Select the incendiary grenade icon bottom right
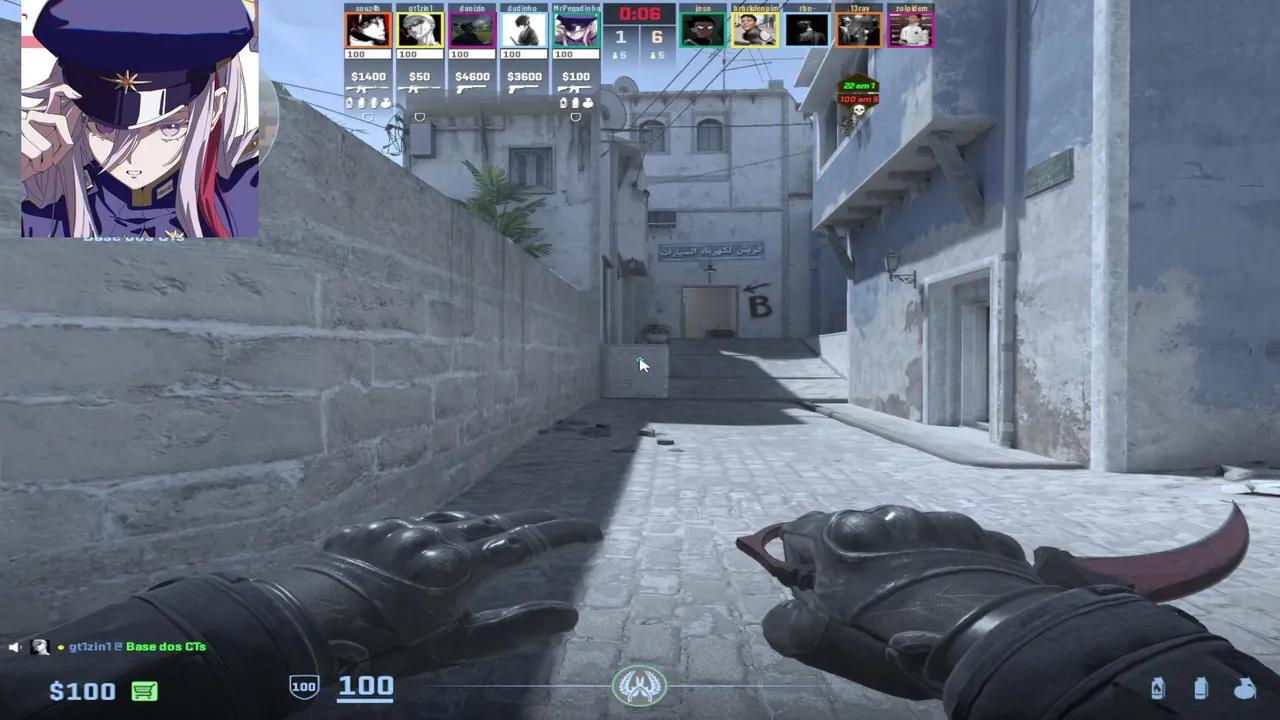 click(x=1158, y=687)
